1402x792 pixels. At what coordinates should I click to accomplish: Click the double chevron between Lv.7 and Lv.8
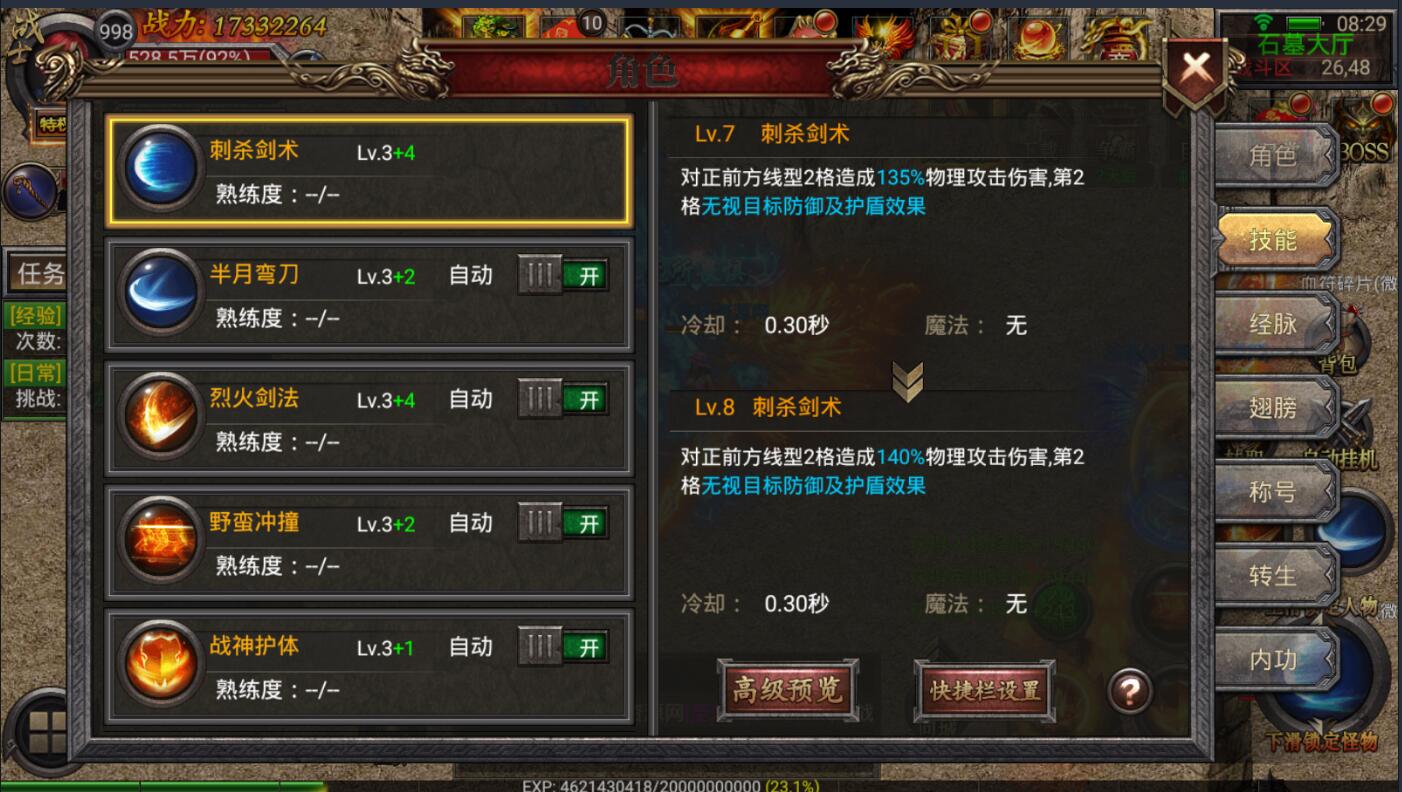tap(908, 381)
